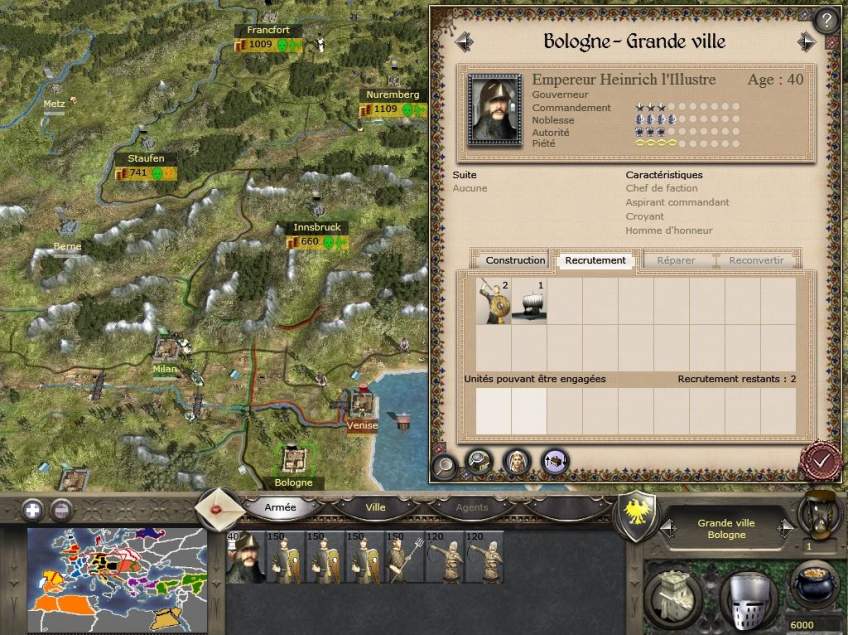
Task: Show the Armée tab in the bottom panel
Action: (x=280, y=507)
